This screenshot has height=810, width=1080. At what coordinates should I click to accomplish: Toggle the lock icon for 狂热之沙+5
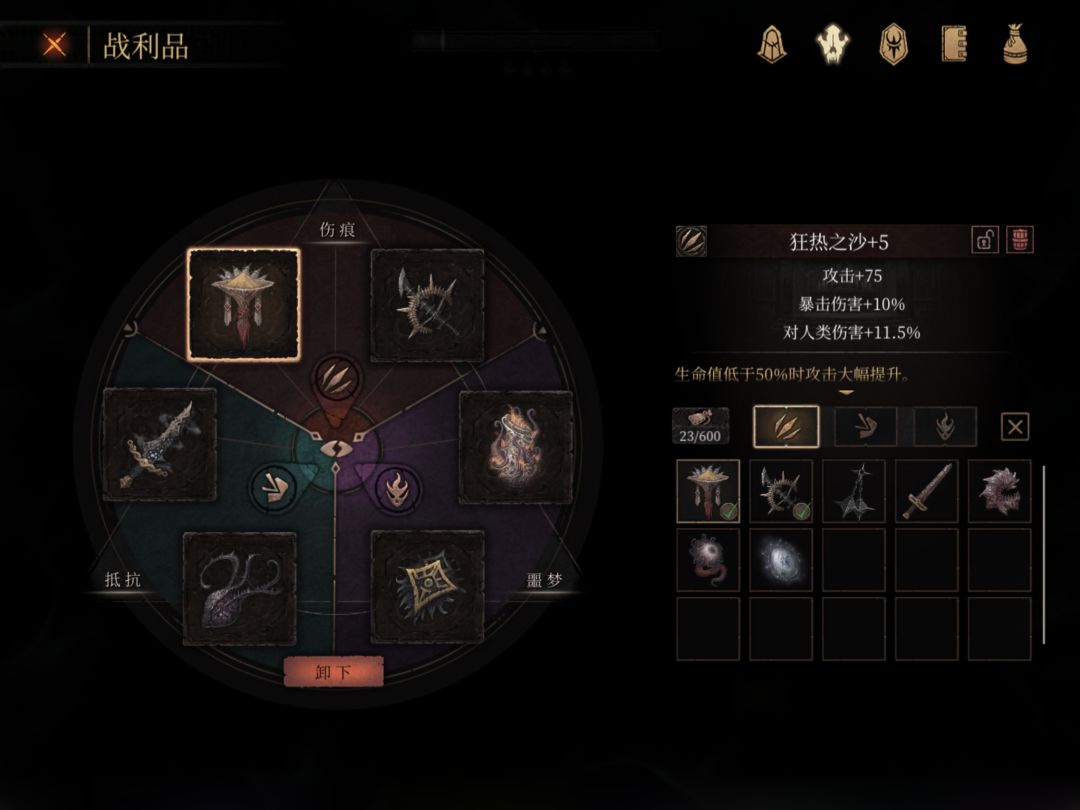(985, 240)
